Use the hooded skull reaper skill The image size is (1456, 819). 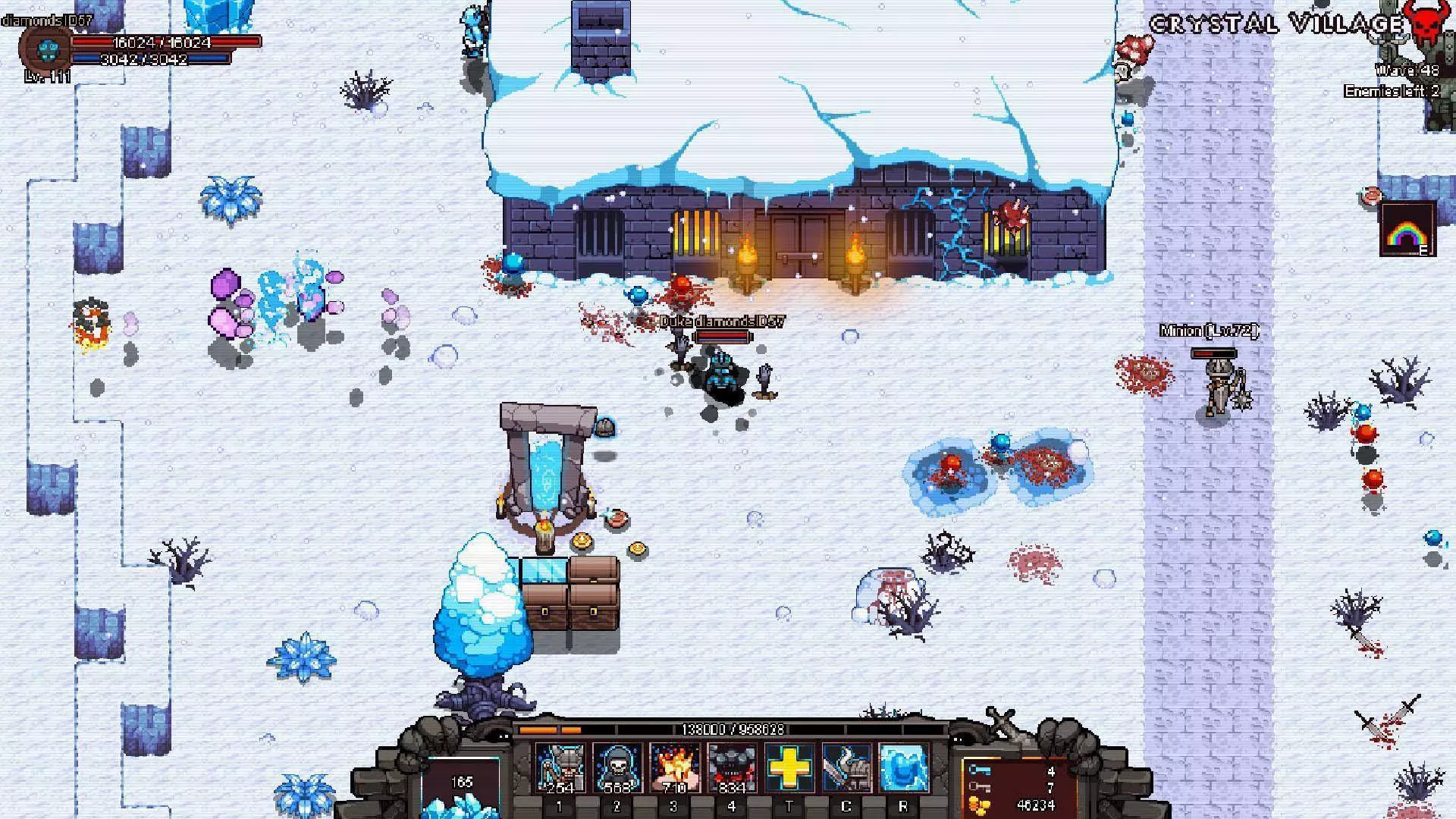617,767
